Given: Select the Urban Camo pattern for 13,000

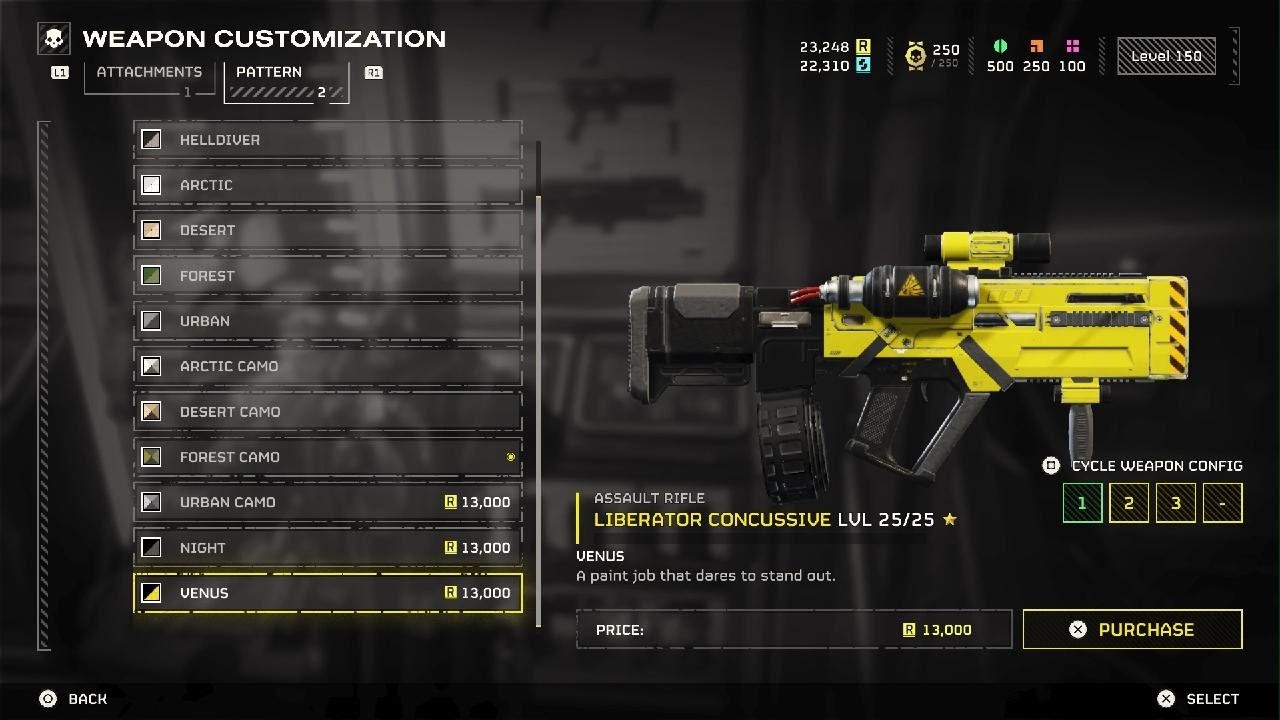Looking at the screenshot, I should coord(328,502).
